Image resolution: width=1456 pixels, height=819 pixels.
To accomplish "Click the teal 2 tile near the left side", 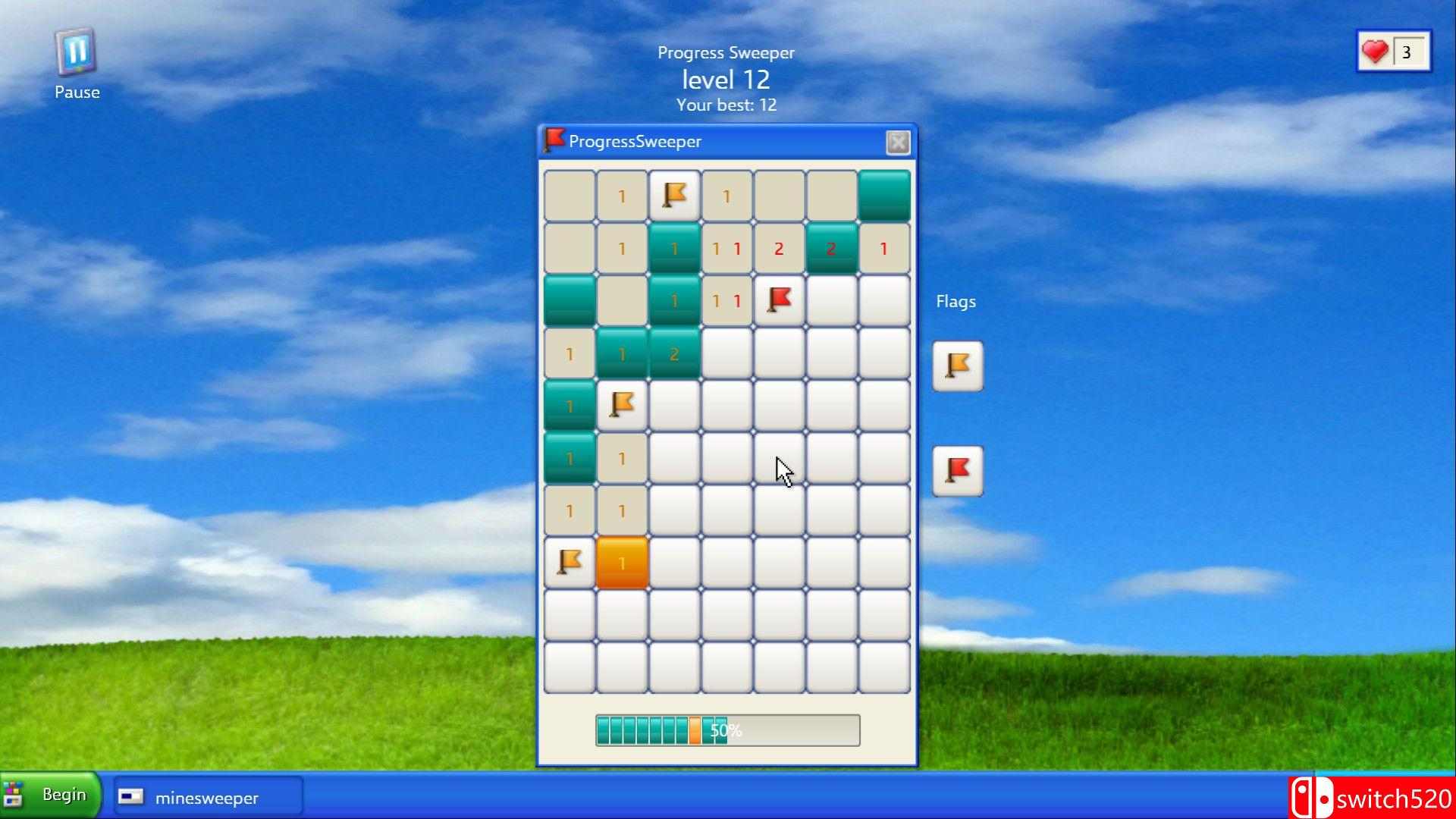I will point(674,353).
